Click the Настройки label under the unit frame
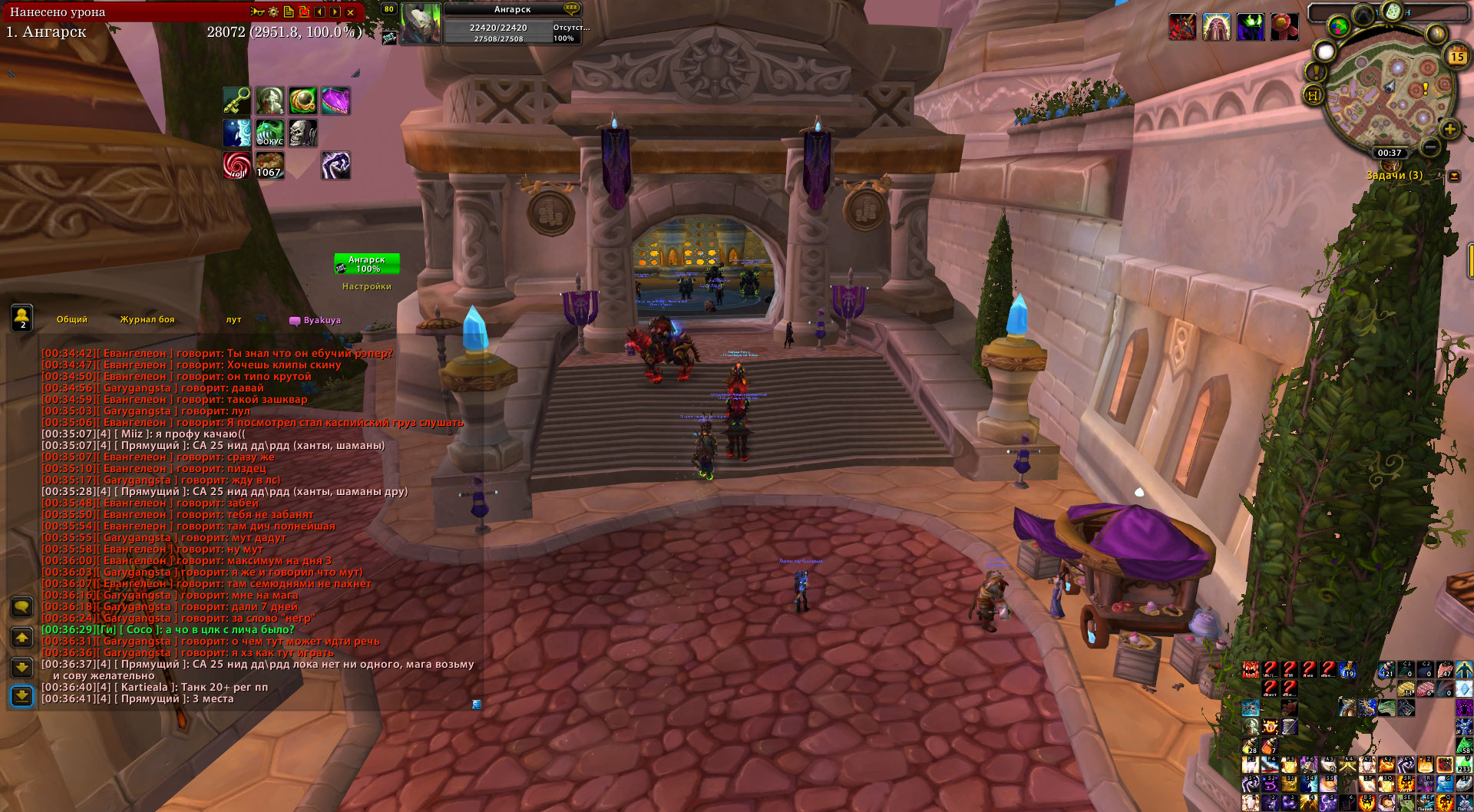 367,287
